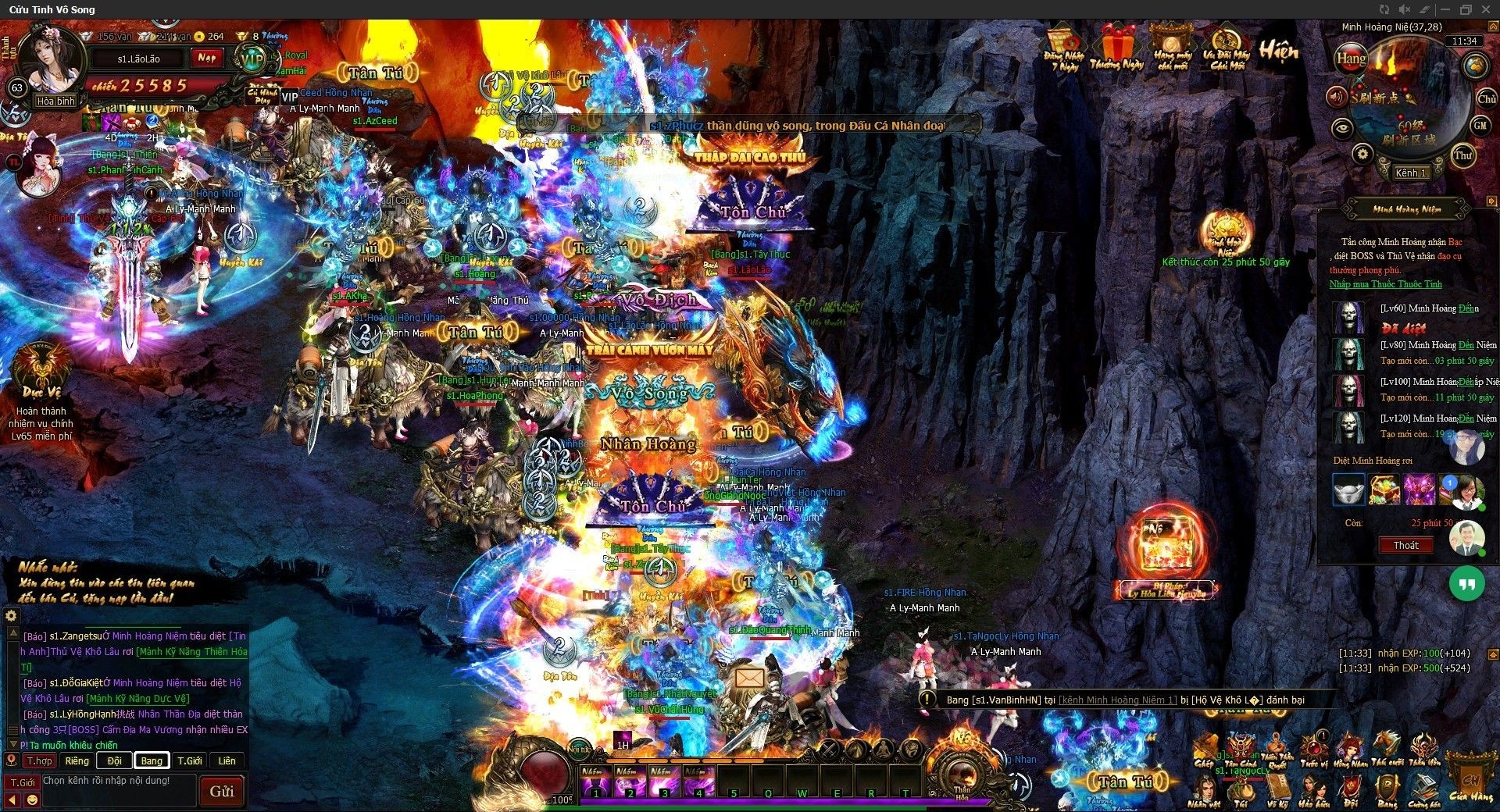This screenshot has width=1500, height=812.
Task: Open the Cửa Hàng shop
Action: (x=1470, y=781)
